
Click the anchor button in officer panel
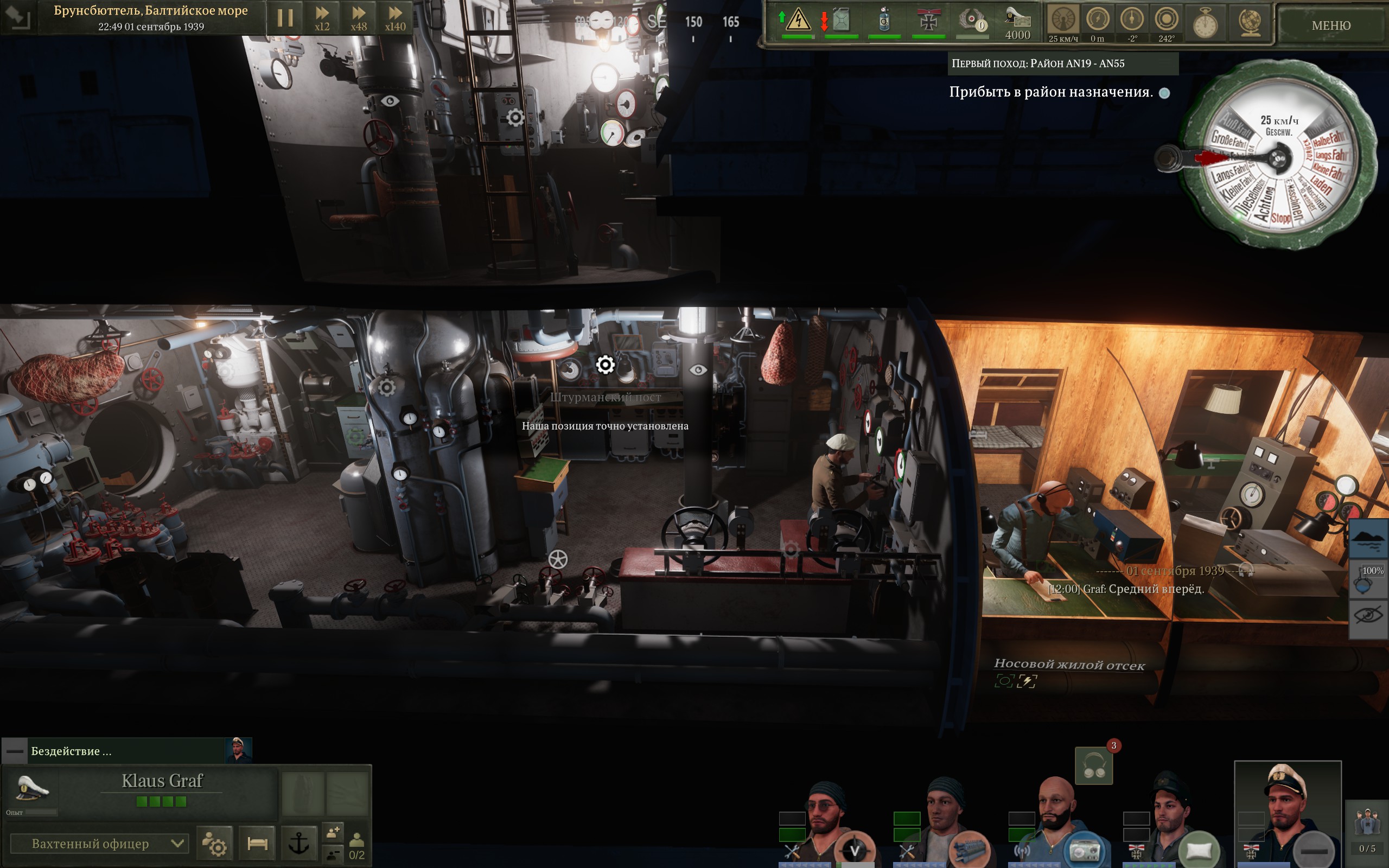pyautogui.click(x=298, y=843)
